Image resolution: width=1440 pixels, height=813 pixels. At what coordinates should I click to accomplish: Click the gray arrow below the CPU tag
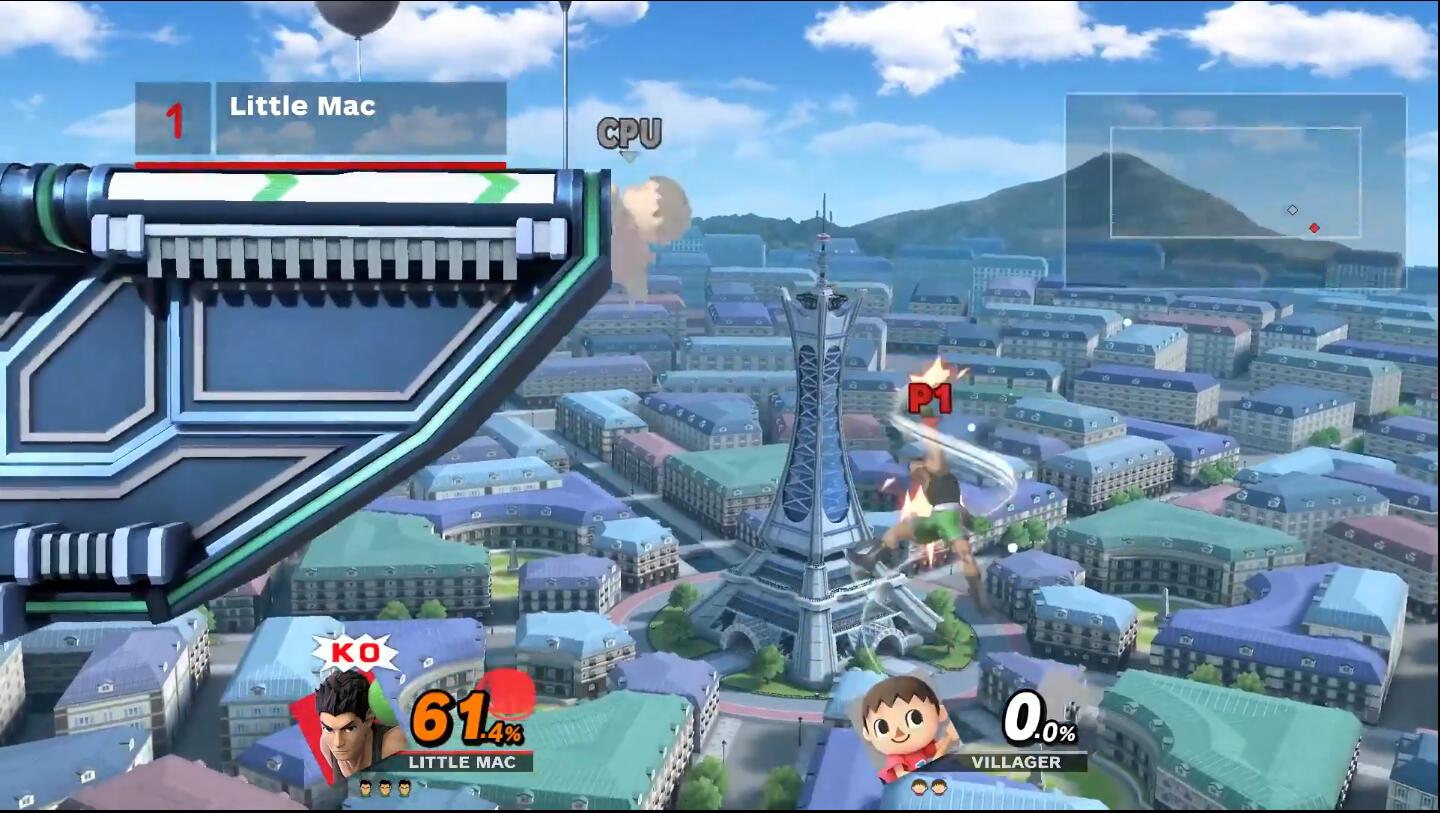pos(630,155)
